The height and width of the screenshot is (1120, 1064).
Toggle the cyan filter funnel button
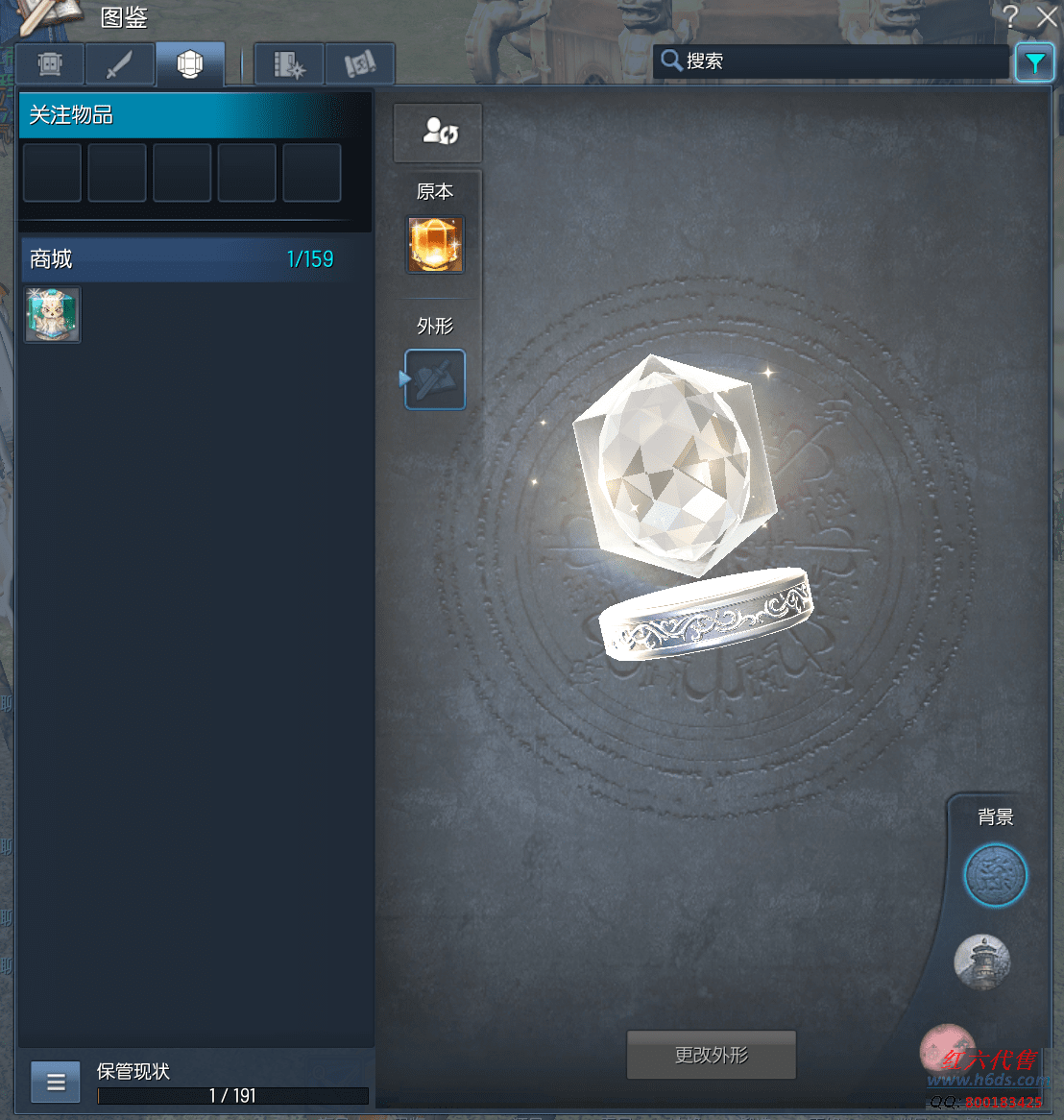[x=1034, y=63]
